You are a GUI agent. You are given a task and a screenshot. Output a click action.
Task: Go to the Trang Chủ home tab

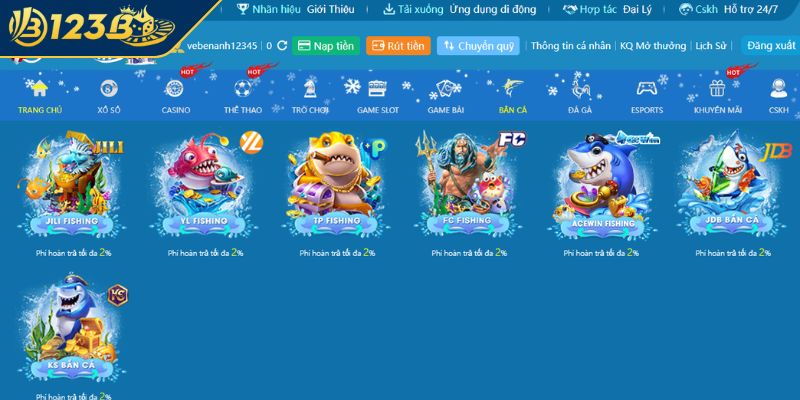tap(39, 97)
